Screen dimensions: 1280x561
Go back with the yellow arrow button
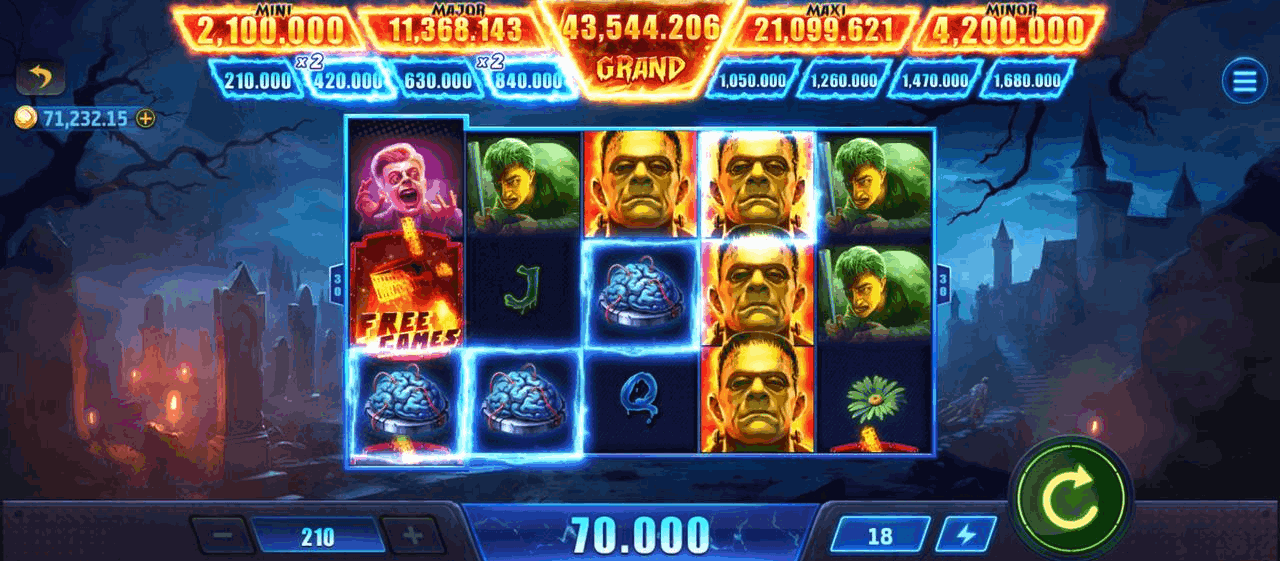tap(41, 78)
